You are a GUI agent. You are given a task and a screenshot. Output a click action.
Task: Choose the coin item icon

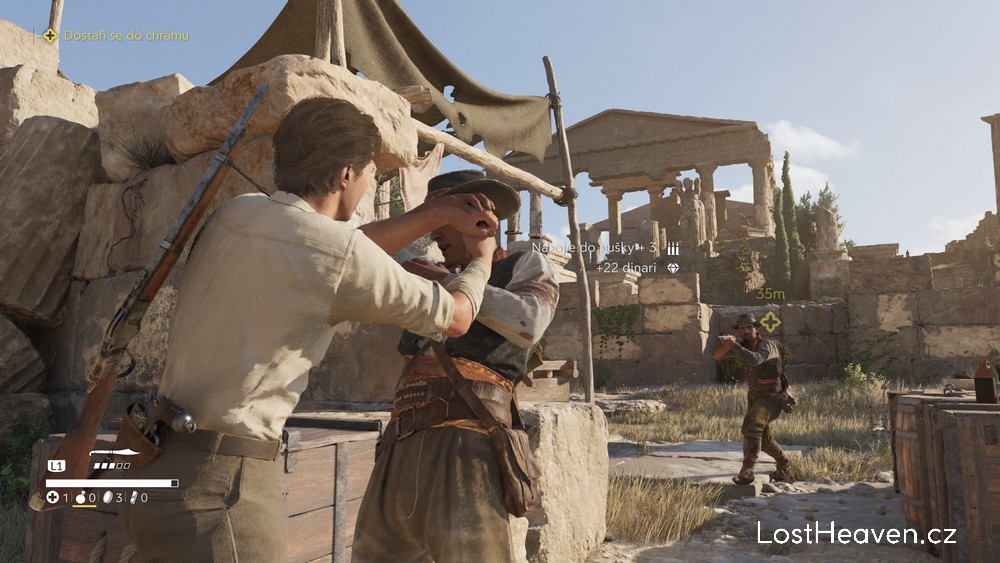(x=107, y=497)
